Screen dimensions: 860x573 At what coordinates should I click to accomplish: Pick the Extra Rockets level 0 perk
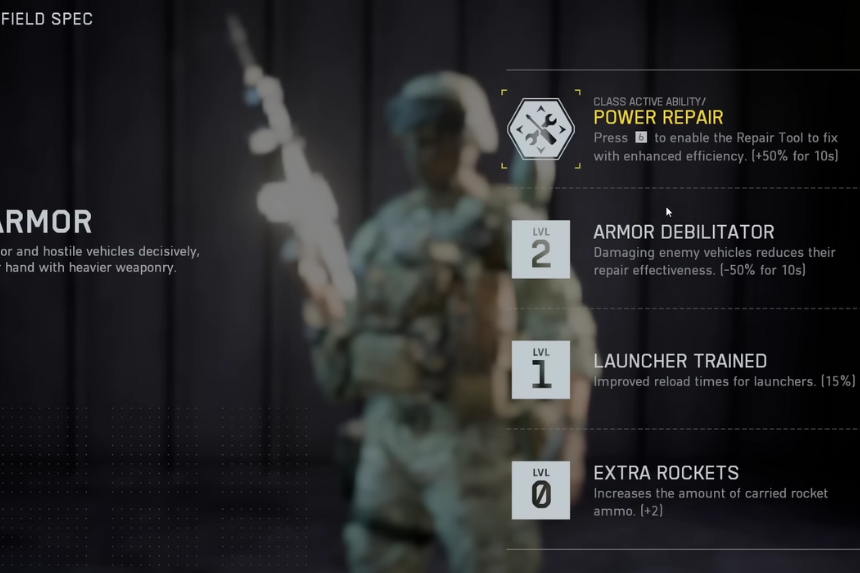[541, 490]
